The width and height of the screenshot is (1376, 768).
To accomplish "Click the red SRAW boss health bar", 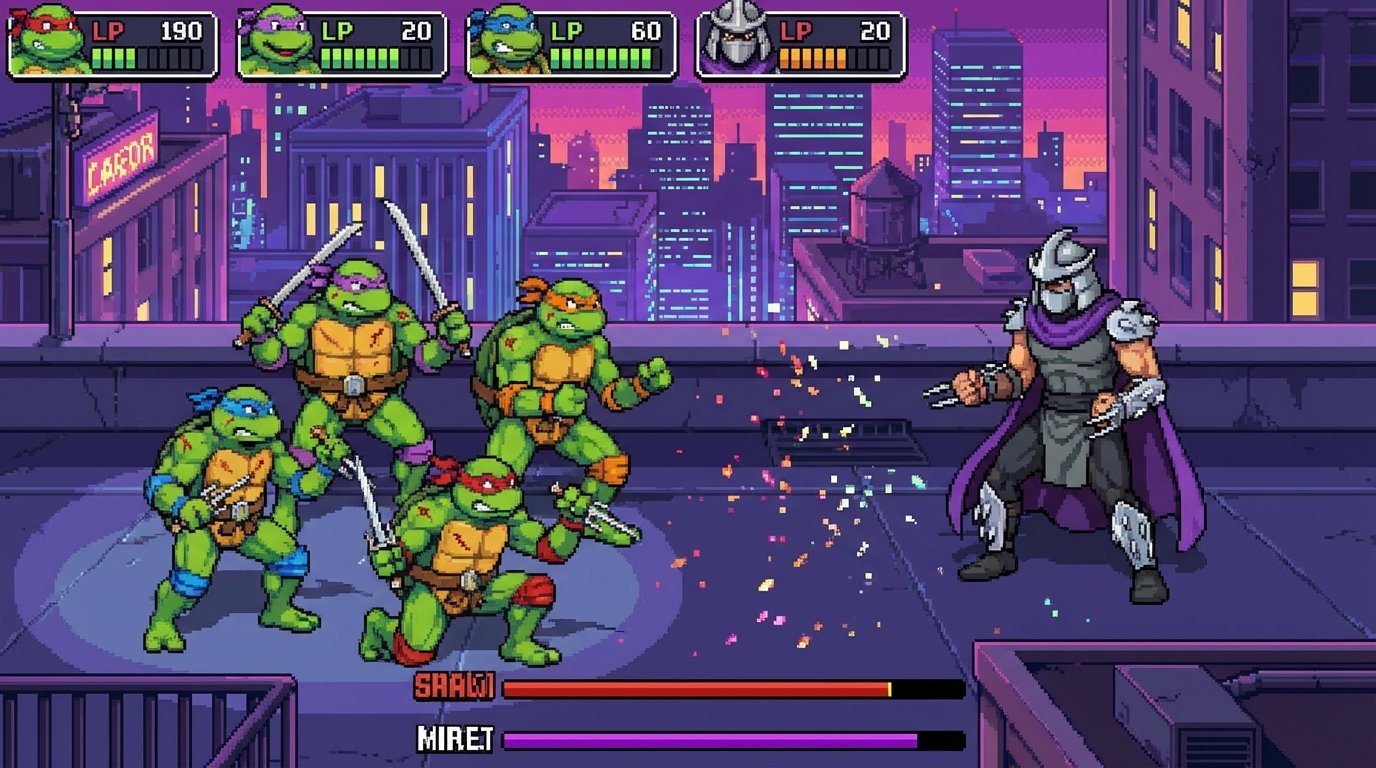I will click(695, 688).
